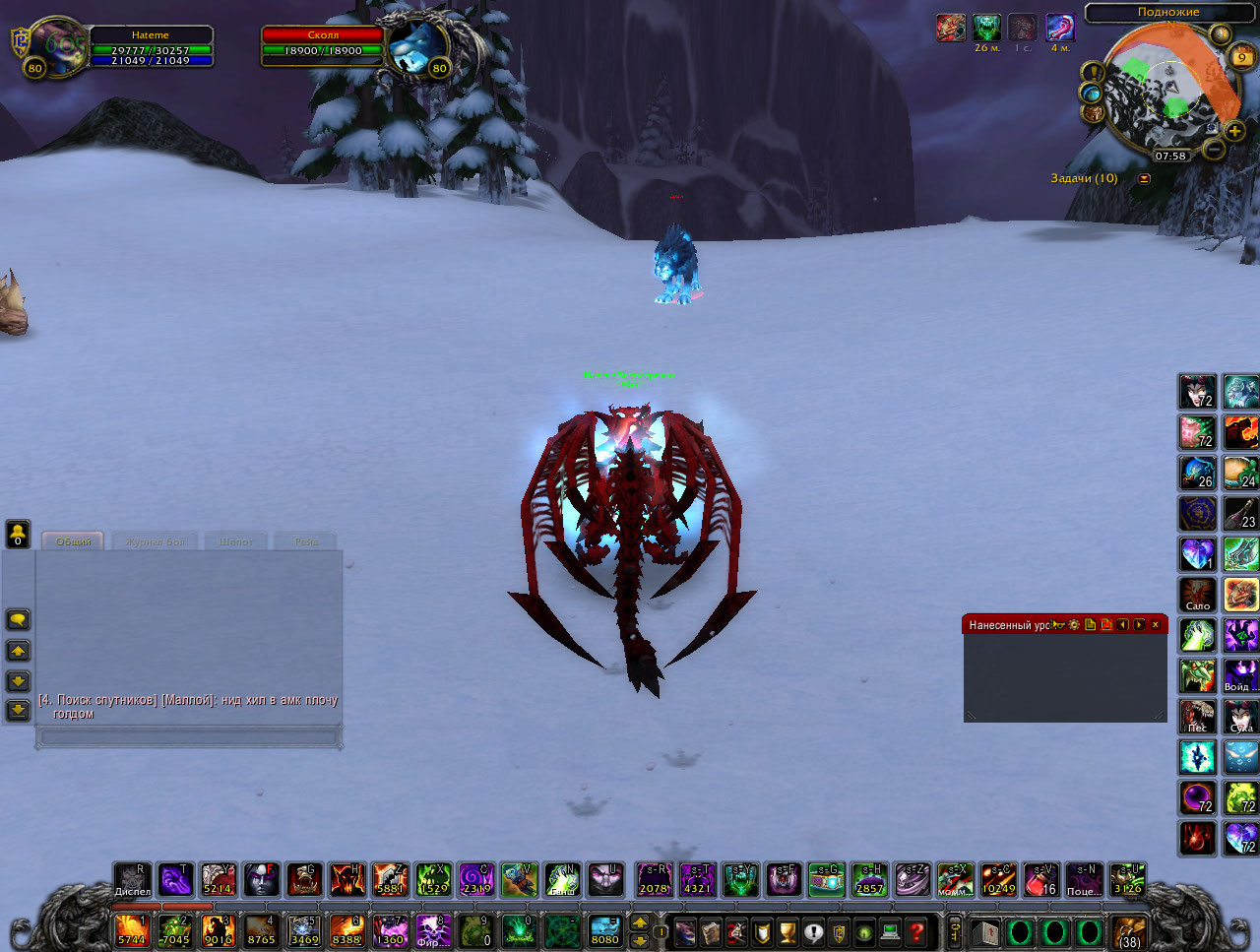
Task: Click the Подножие zone name bar
Action: [x=1168, y=12]
